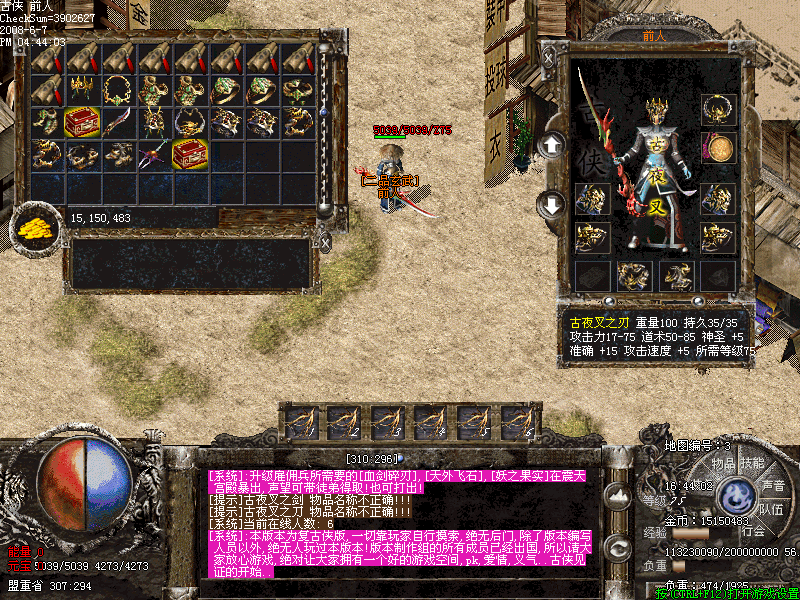Select the equipped necklace slot
Viewport: 800px width, 600px height.
coord(717,109)
